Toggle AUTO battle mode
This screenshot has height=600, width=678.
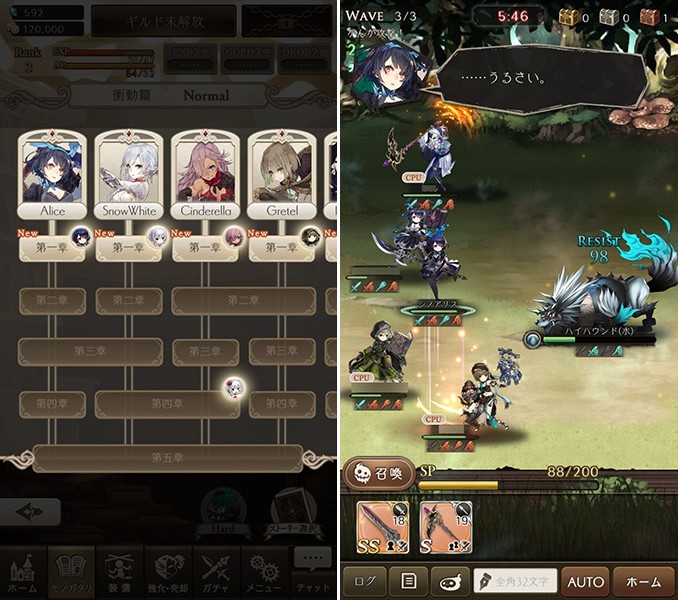tap(585, 581)
